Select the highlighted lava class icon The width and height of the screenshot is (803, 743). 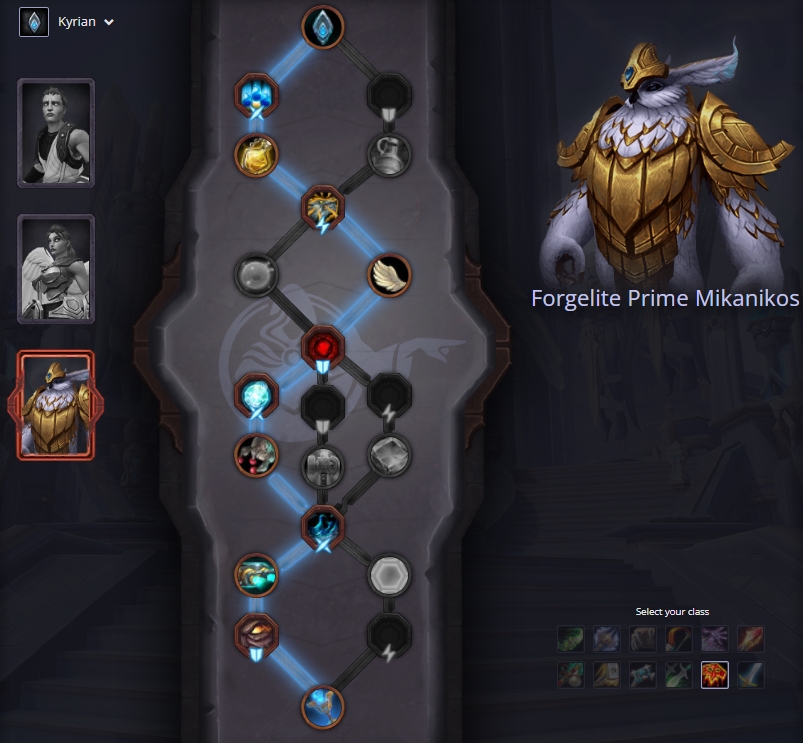pos(714,675)
